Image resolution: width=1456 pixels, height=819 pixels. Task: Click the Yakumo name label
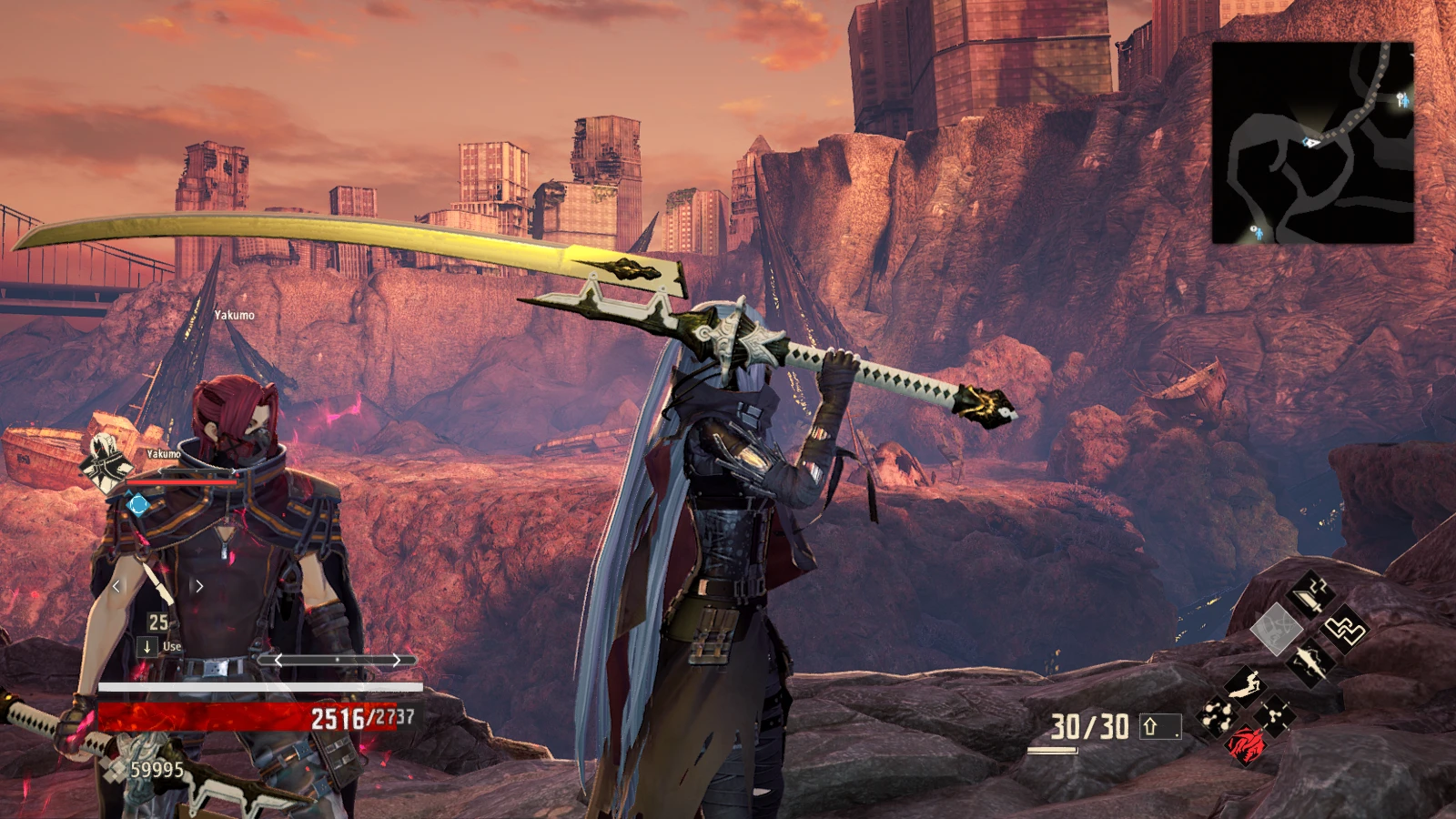point(166,453)
